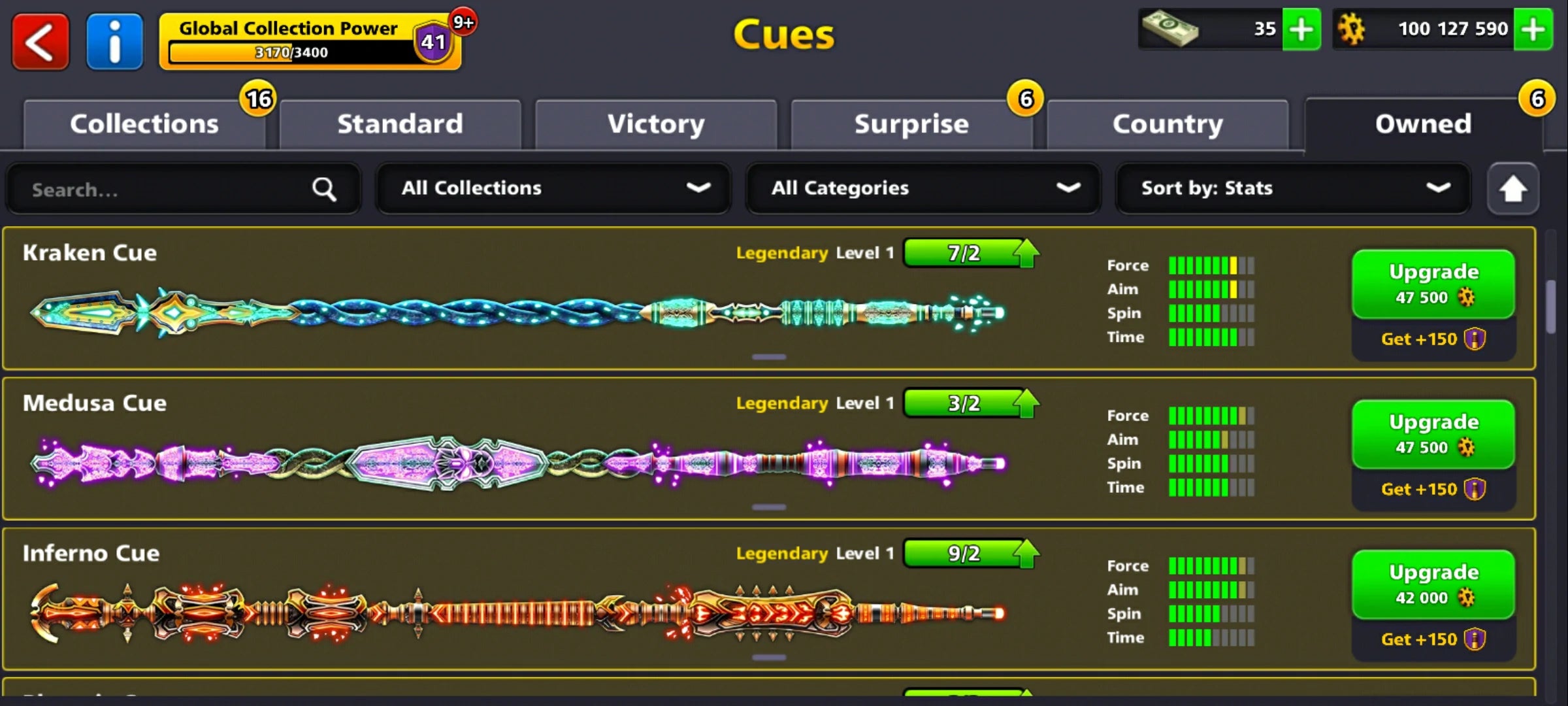Switch to the Surprise tab
The height and width of the screenshot is (706, 1568).
tap(911, 123)
